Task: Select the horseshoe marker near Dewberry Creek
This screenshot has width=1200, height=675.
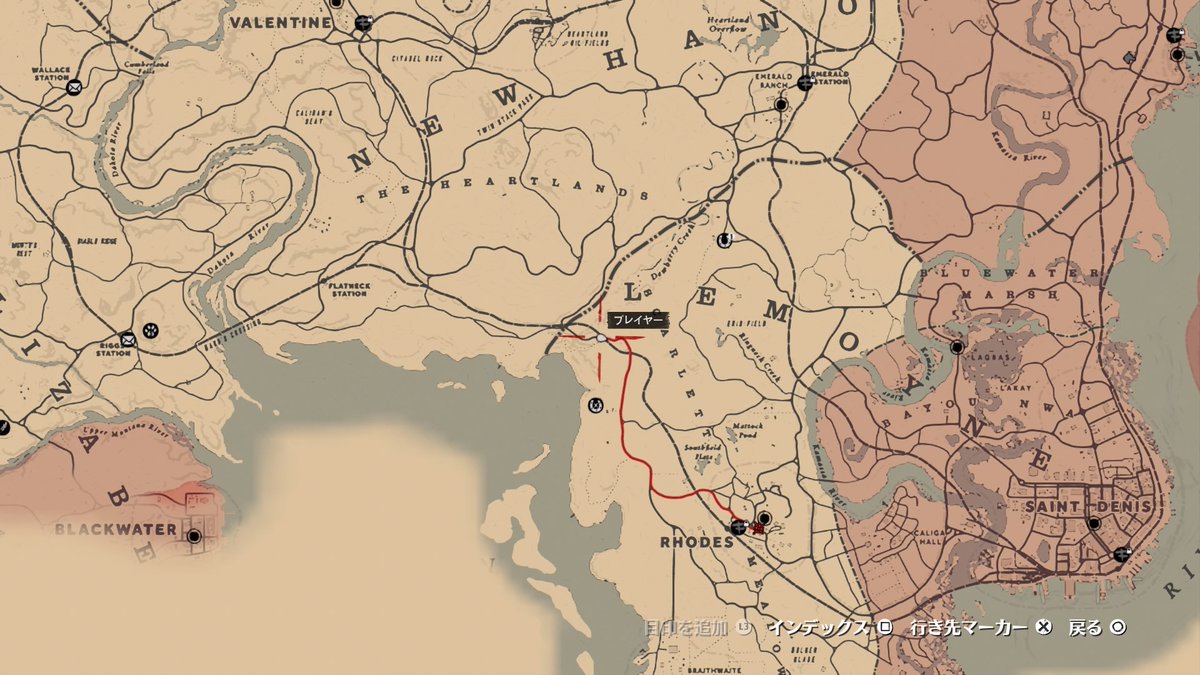Action: (724, 240)
